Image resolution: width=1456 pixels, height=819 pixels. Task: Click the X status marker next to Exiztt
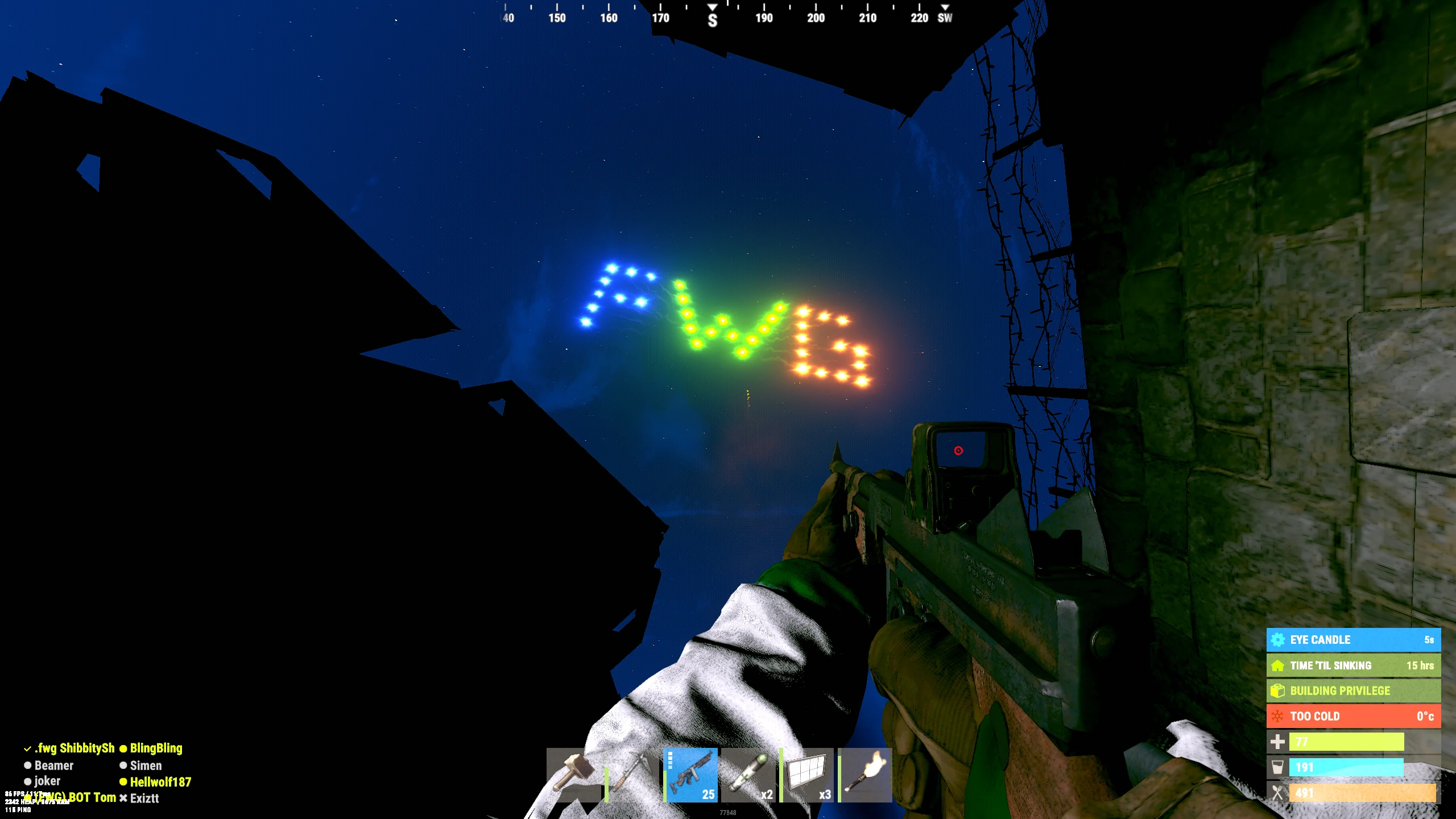click(x=123, y=798)
